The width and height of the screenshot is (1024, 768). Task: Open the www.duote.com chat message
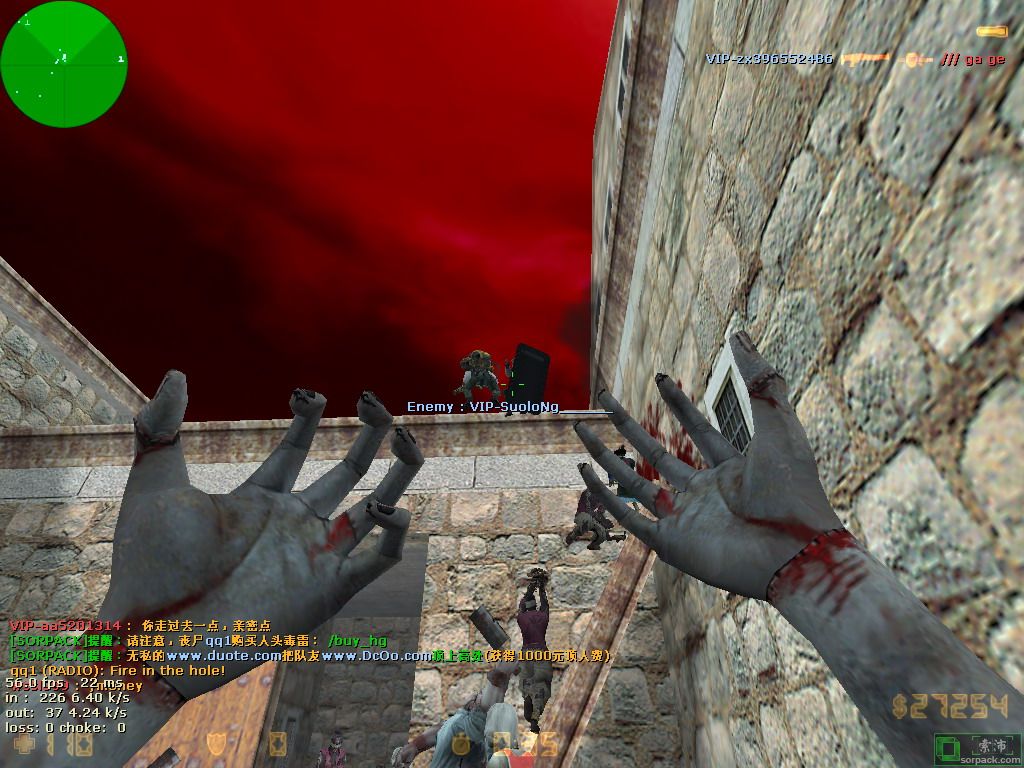coord(310,655)
